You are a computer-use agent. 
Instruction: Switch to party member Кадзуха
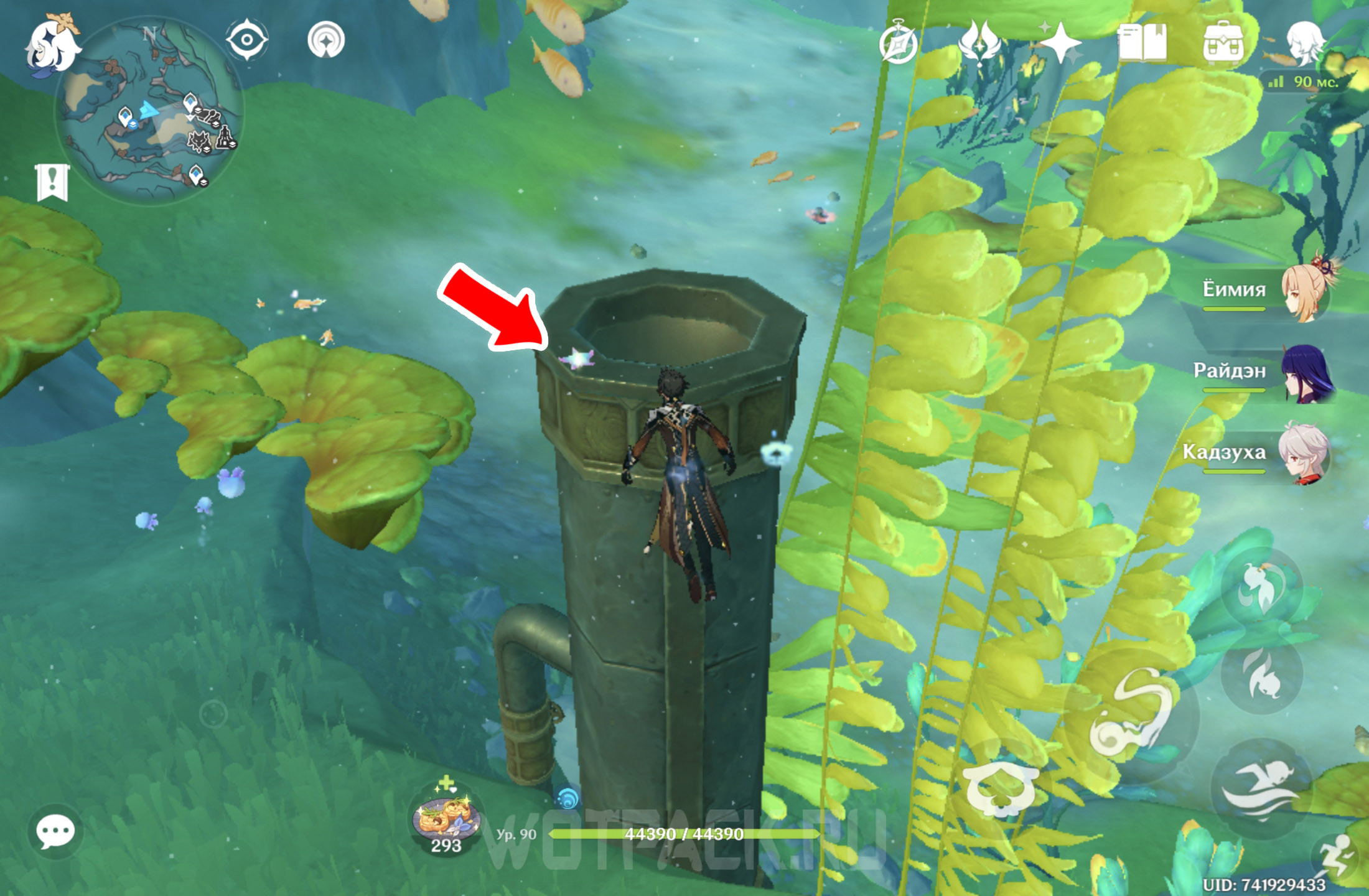click(1304, 453)
